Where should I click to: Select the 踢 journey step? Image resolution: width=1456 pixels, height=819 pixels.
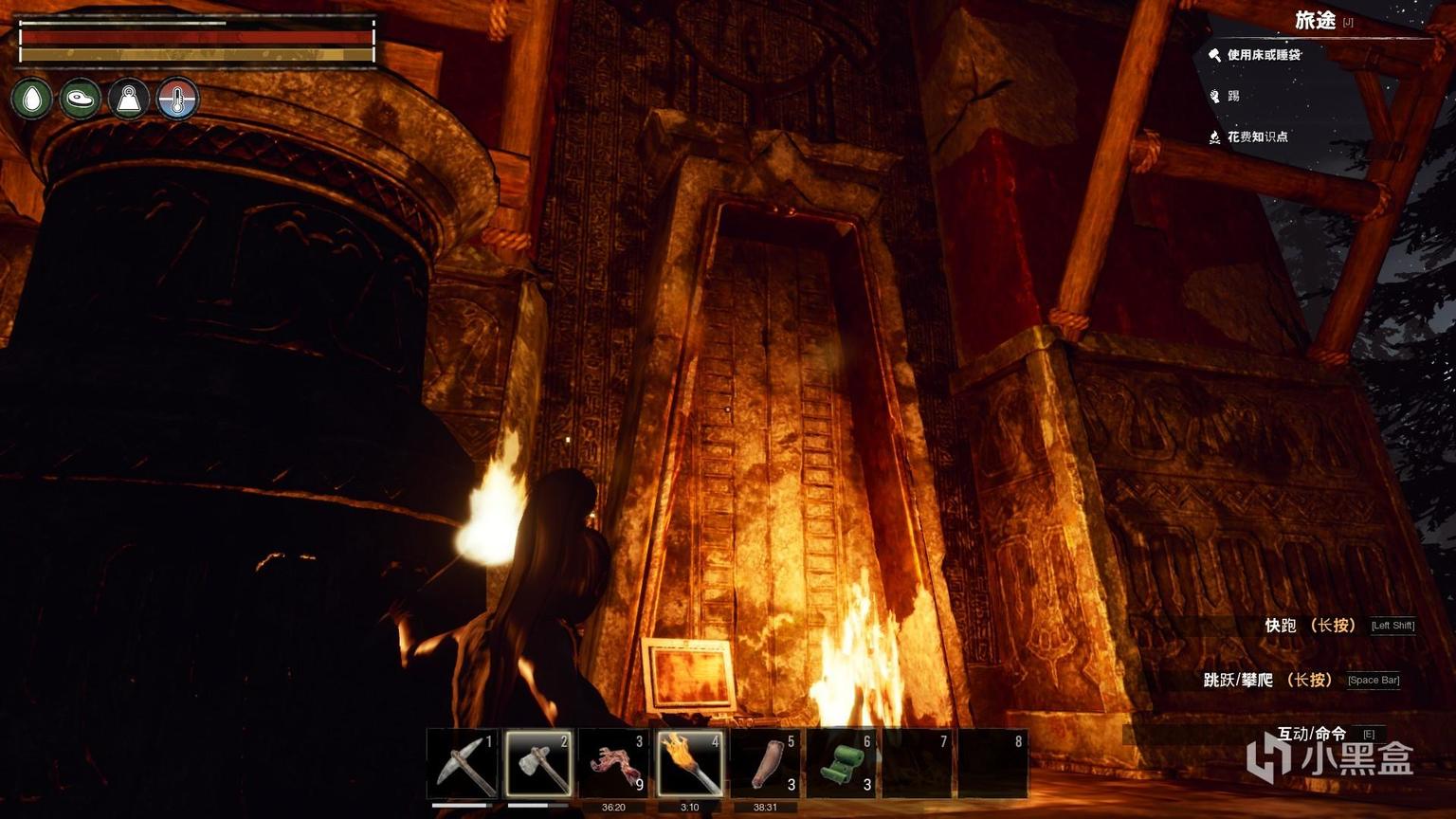coord(1233,96)
